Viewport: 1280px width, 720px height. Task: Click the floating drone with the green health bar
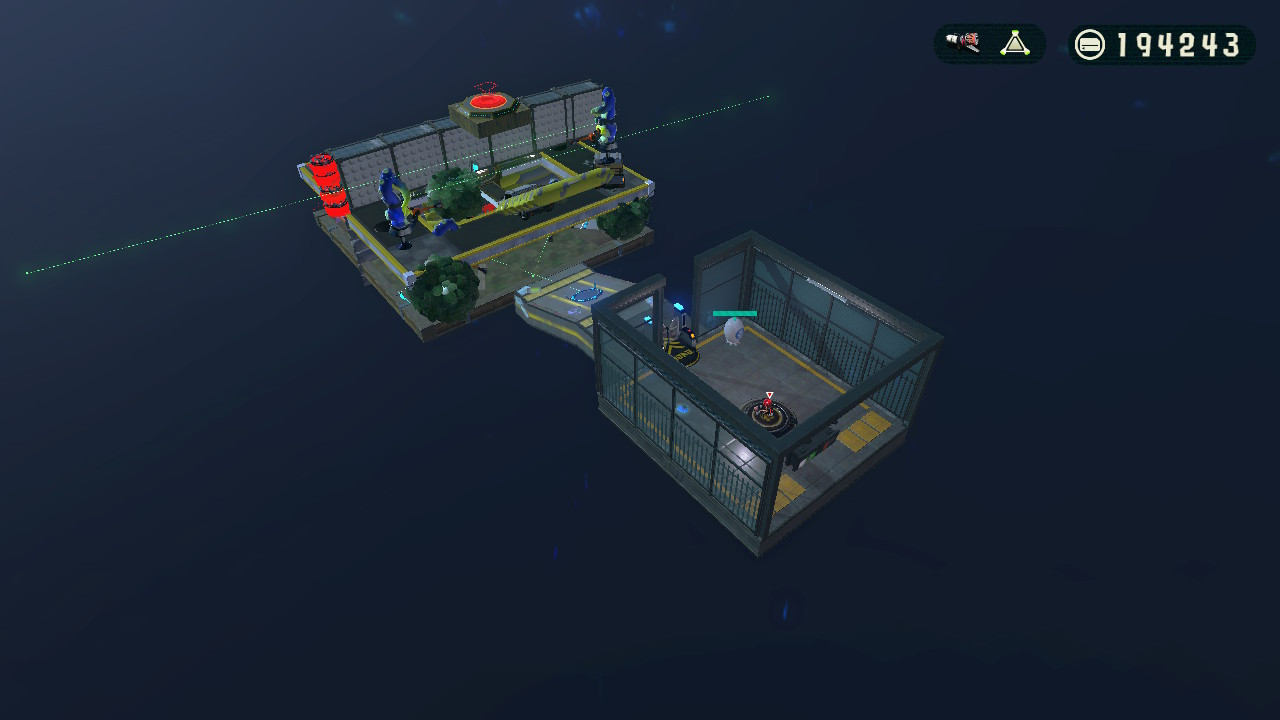click(x=733, y=330)
